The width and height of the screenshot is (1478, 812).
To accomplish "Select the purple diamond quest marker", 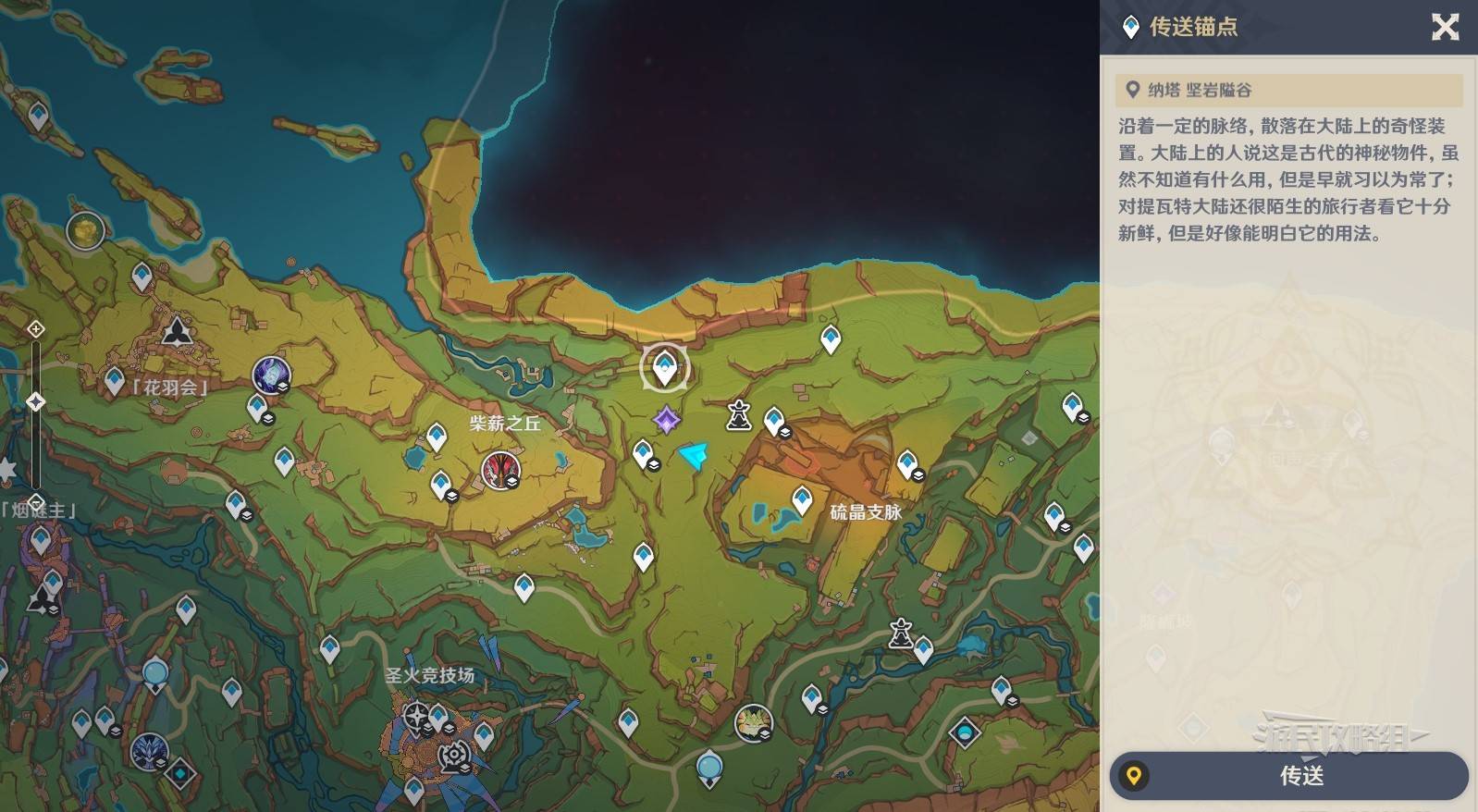I will tap(666, 421).
